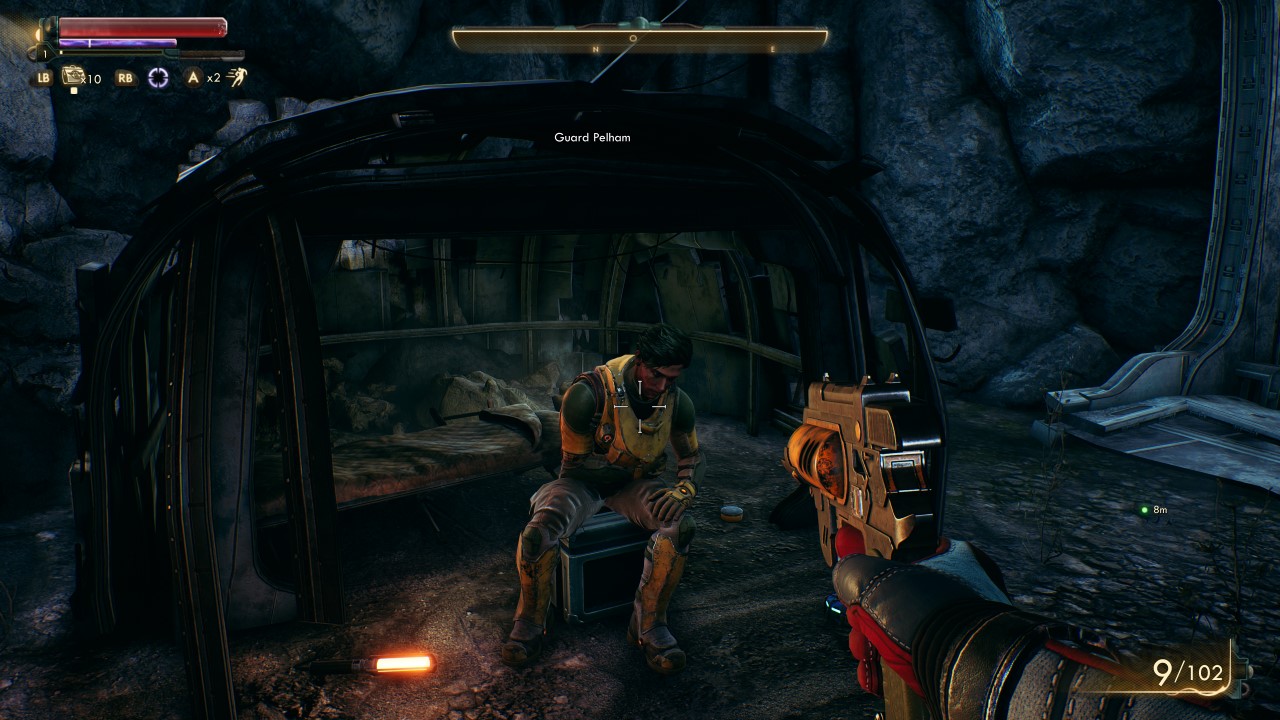Select the green objective marker labeled 8m

pos(1145,510)
